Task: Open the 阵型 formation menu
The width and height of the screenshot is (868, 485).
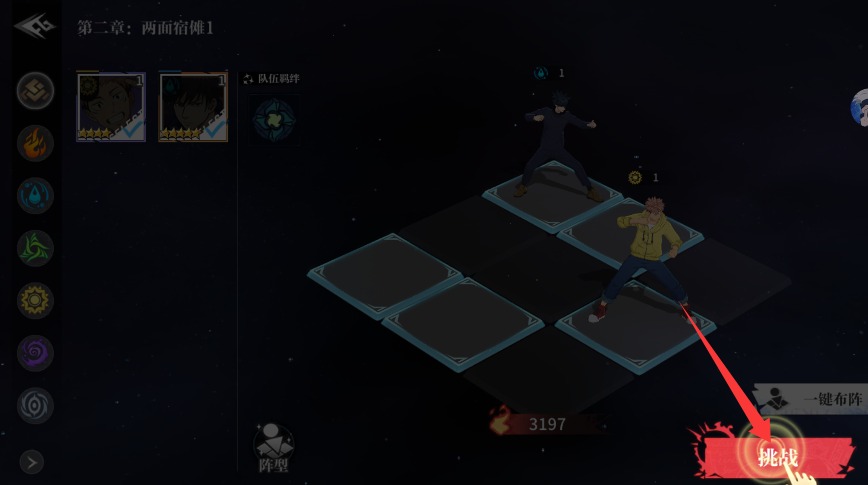Action: tap(273, 447)
